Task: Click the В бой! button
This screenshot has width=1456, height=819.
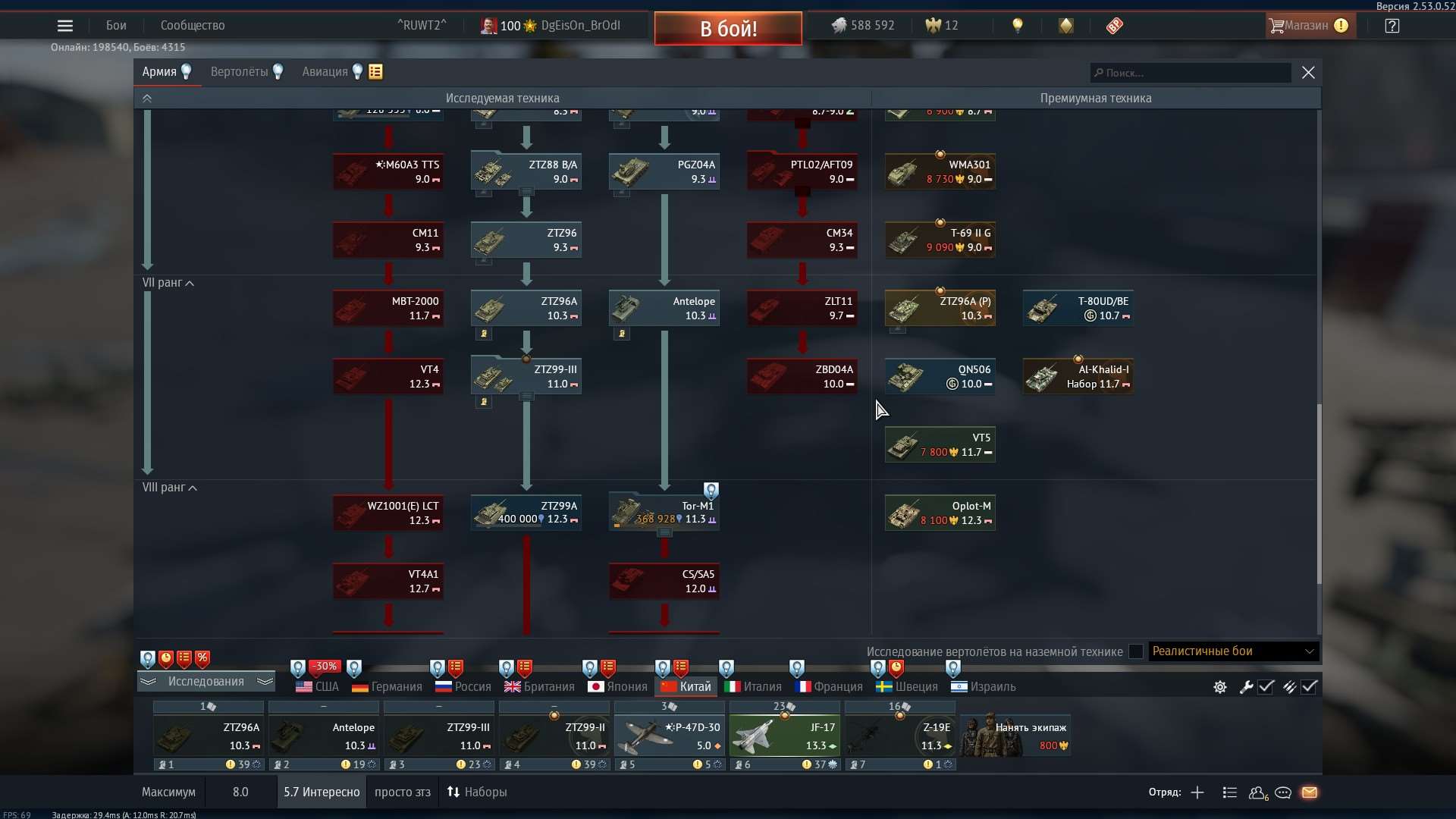Action: (x=726, y=28)
